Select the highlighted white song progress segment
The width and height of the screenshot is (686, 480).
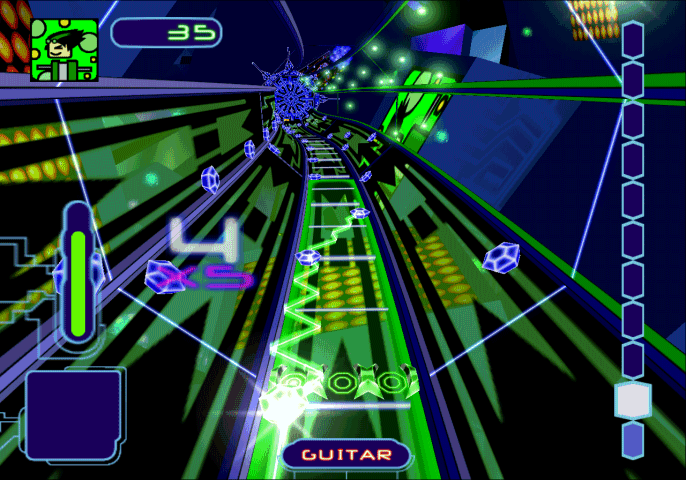pos(632,400)
